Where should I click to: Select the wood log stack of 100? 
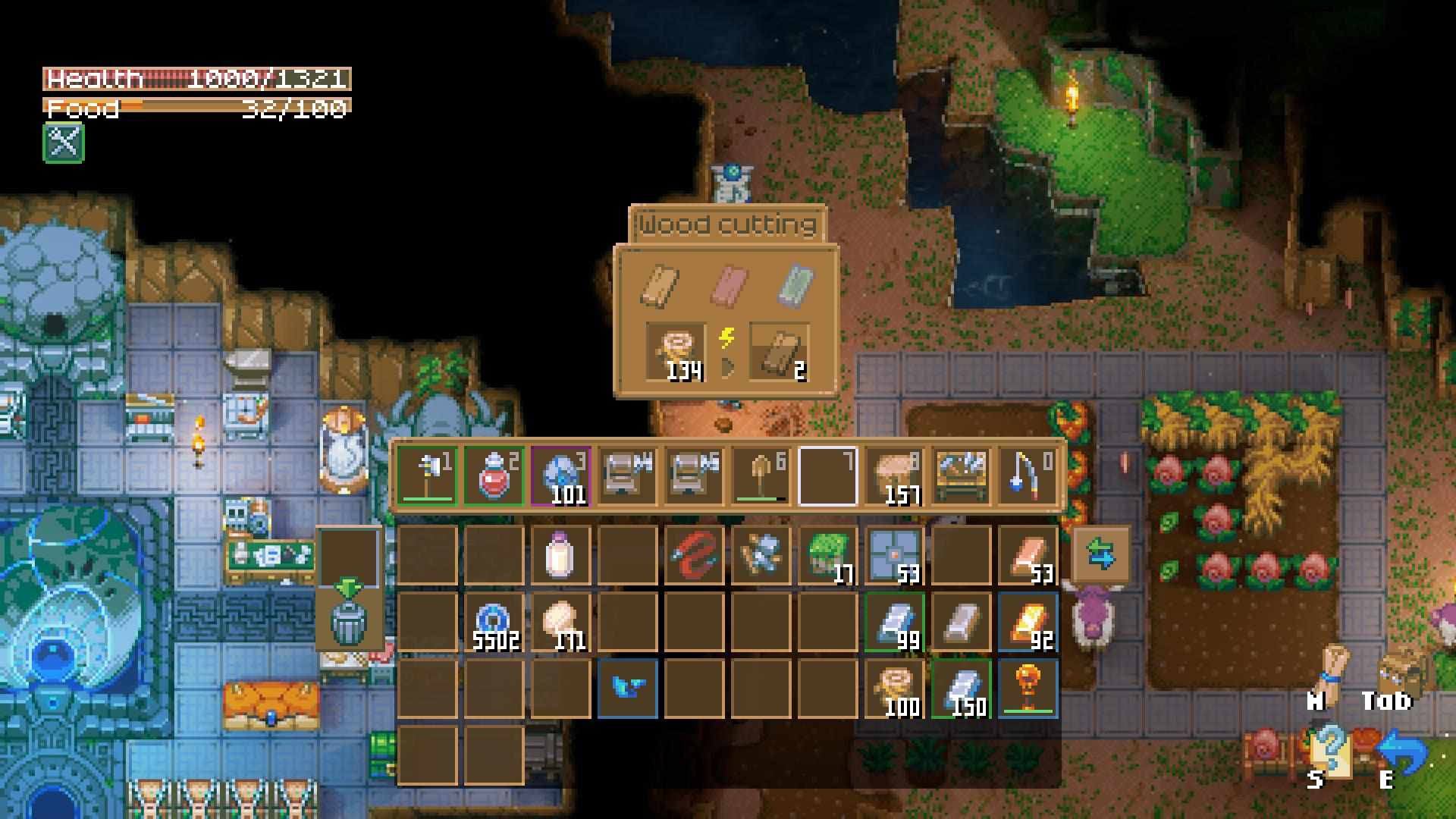click(894, 689)
